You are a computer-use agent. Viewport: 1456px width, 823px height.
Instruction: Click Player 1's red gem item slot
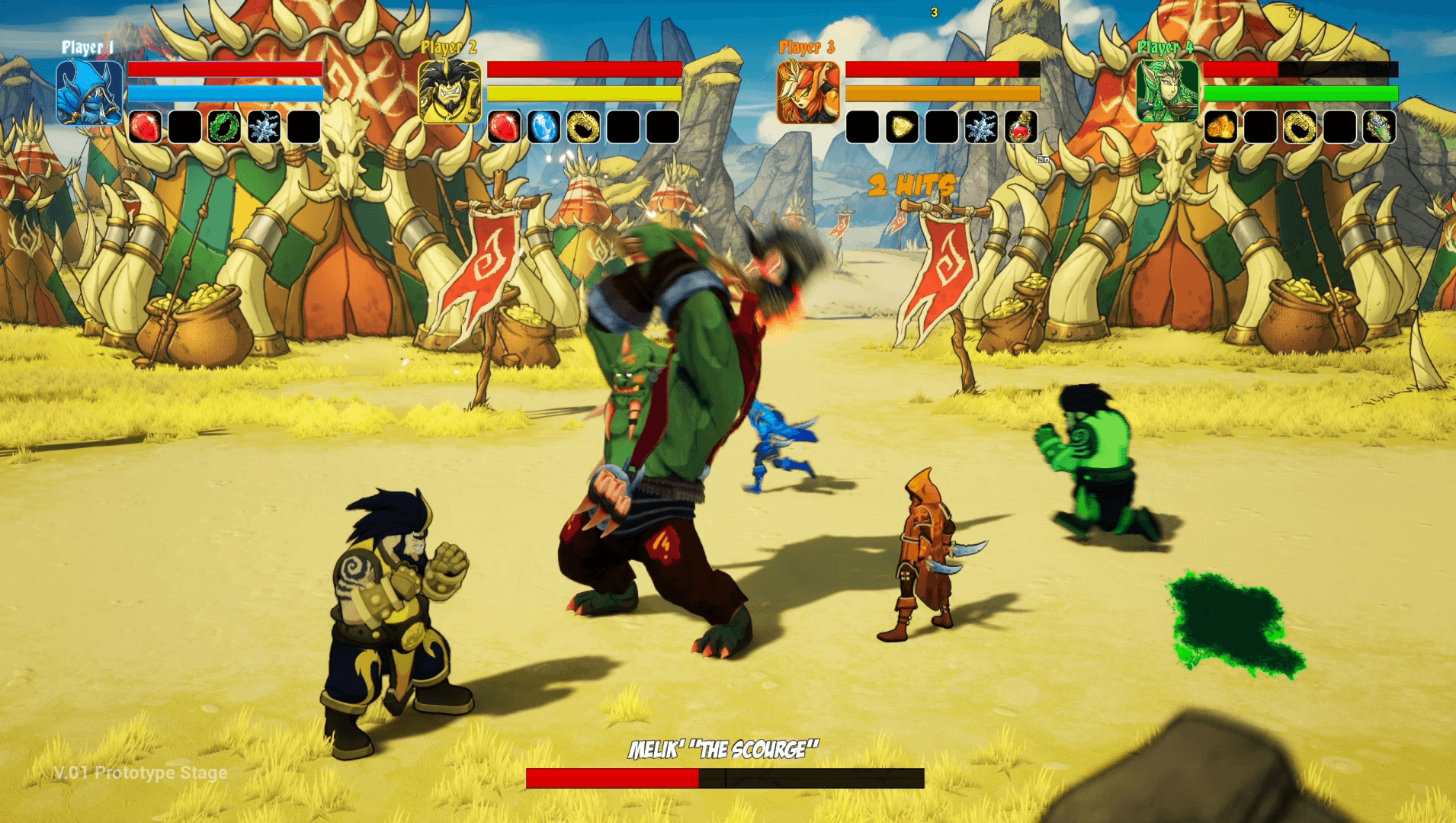(x=145, y=127)
